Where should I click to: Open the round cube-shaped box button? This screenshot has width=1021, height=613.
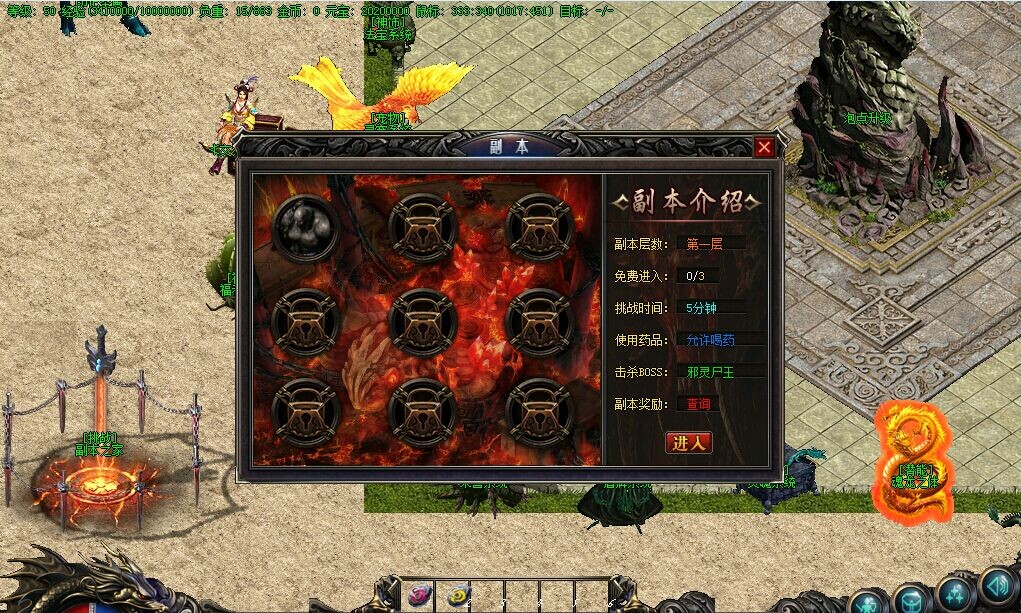point(910,600)
